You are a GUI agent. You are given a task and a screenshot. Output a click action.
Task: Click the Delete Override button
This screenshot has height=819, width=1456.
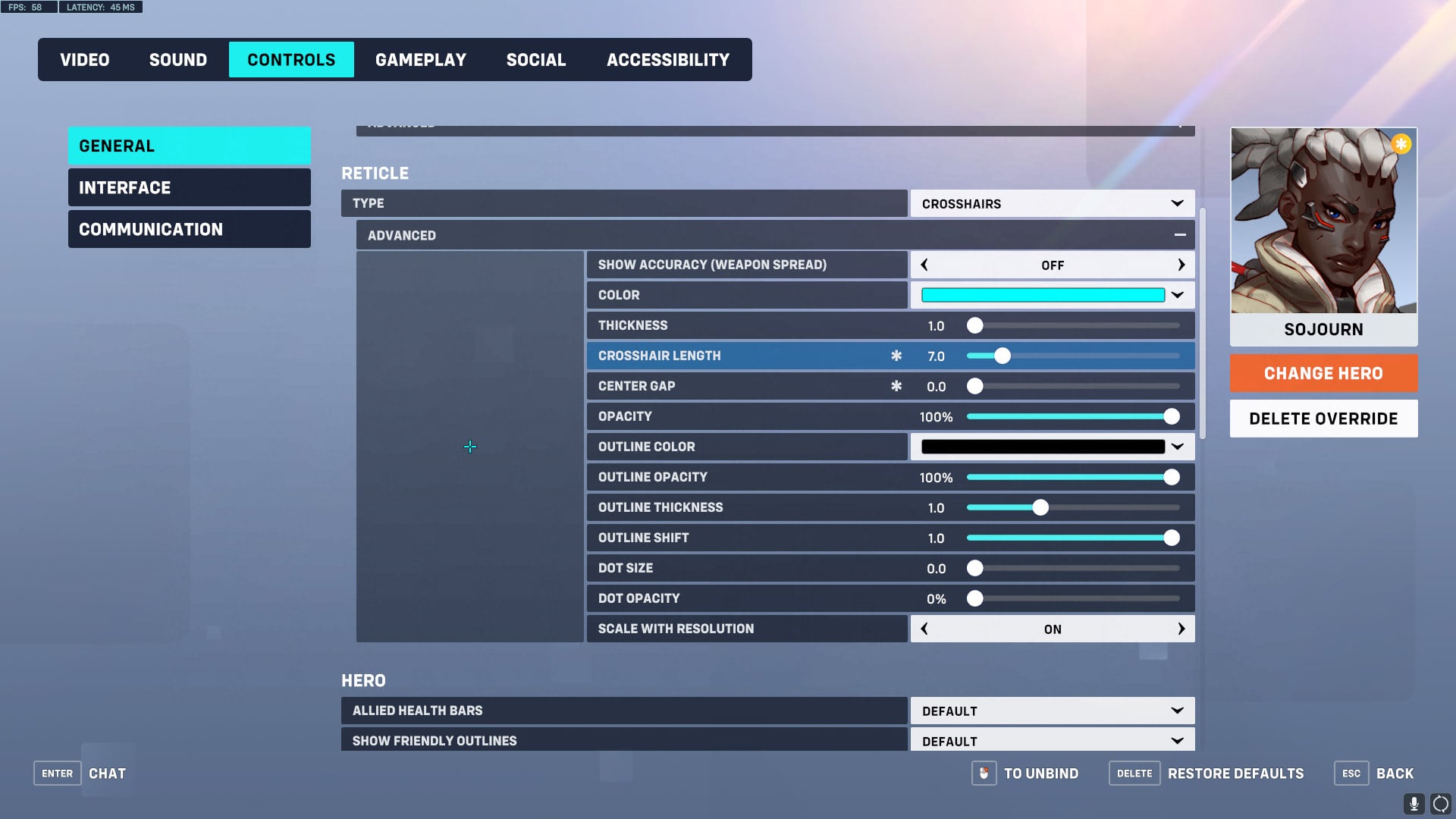1323,418
